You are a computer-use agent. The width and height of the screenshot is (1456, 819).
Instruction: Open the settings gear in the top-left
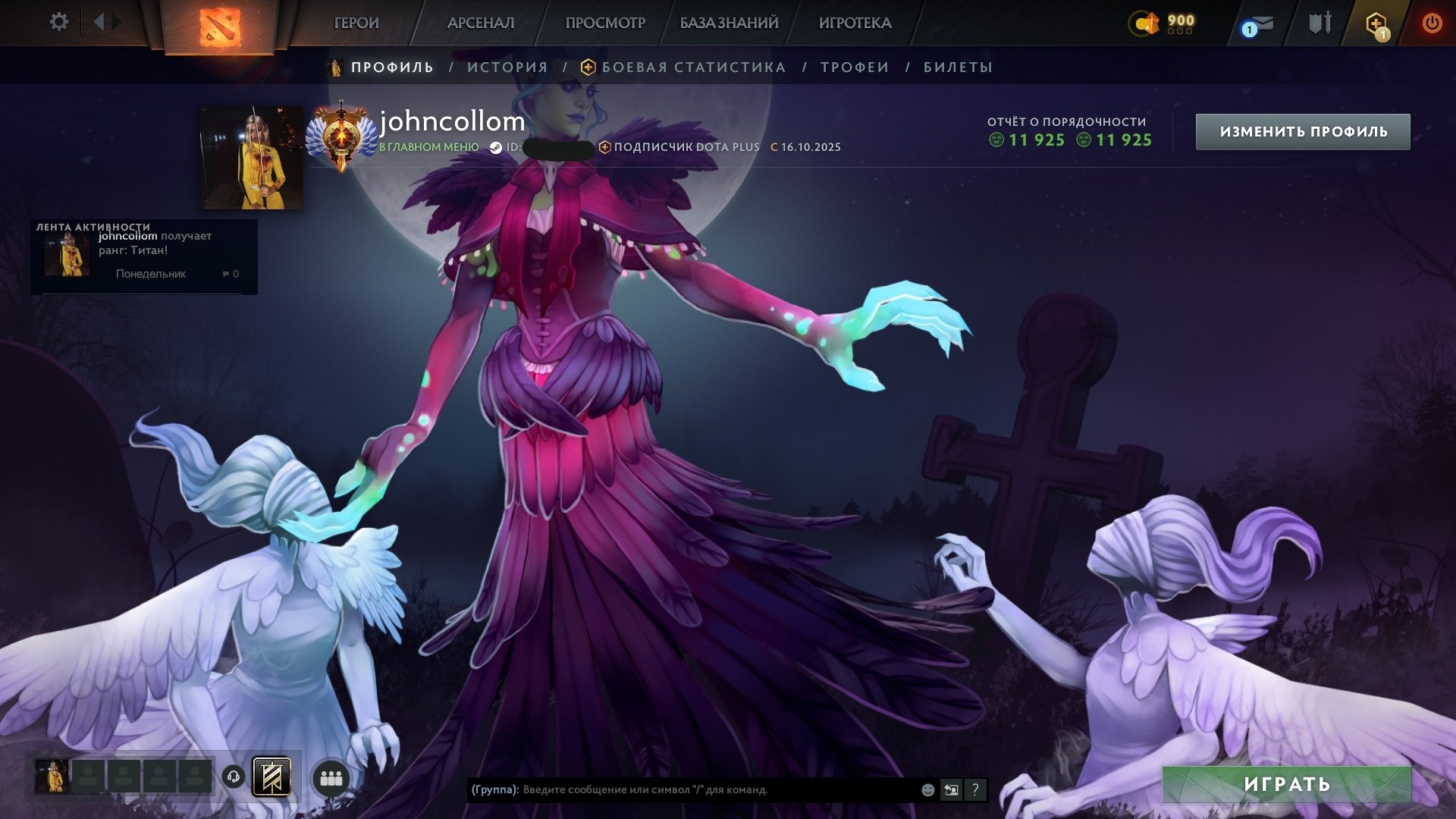point(58,22)
